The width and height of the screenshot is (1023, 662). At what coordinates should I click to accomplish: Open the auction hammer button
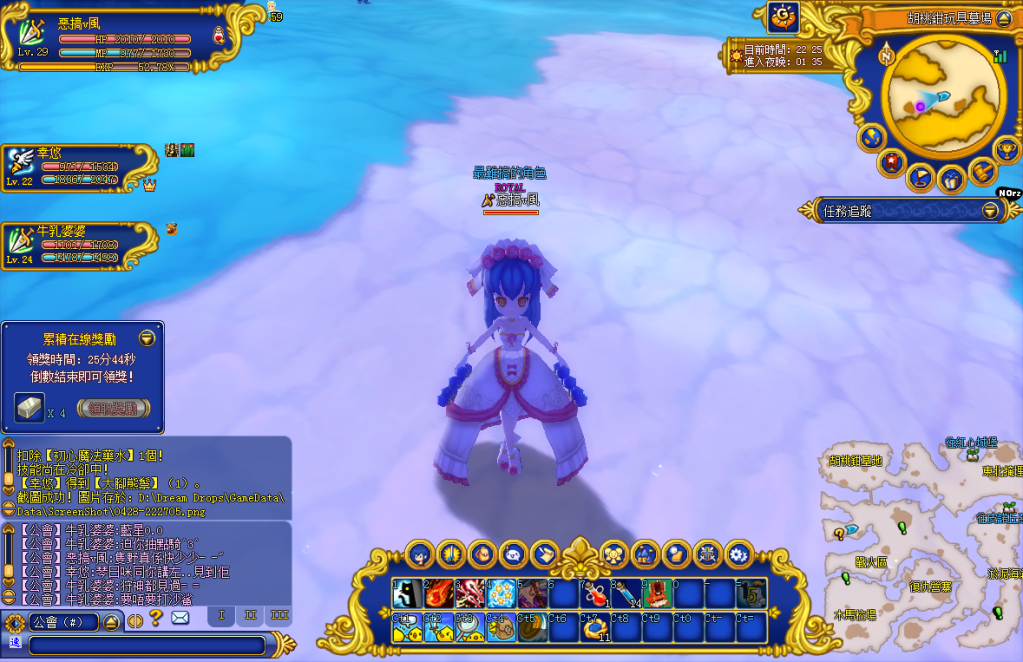[982, 172]
